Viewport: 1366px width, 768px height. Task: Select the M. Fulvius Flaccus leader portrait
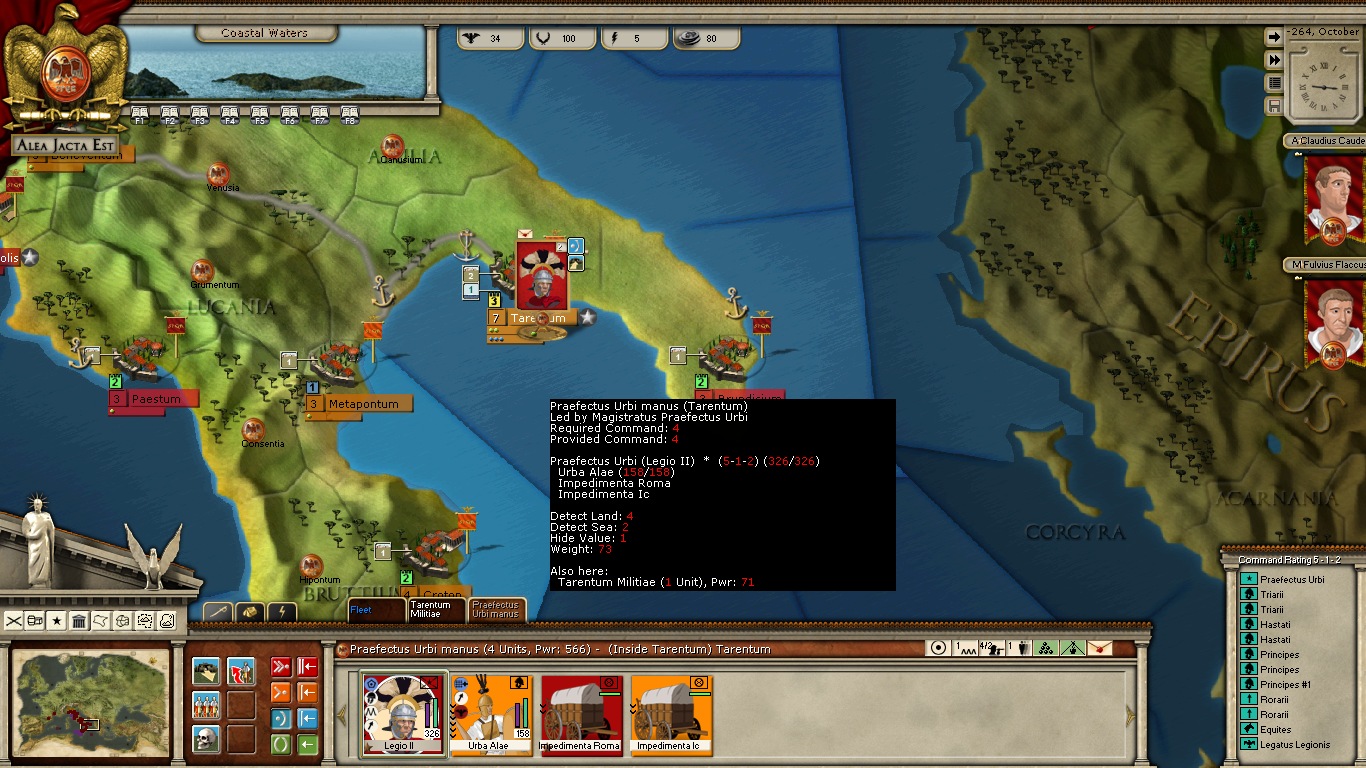tap(1333, 322)
